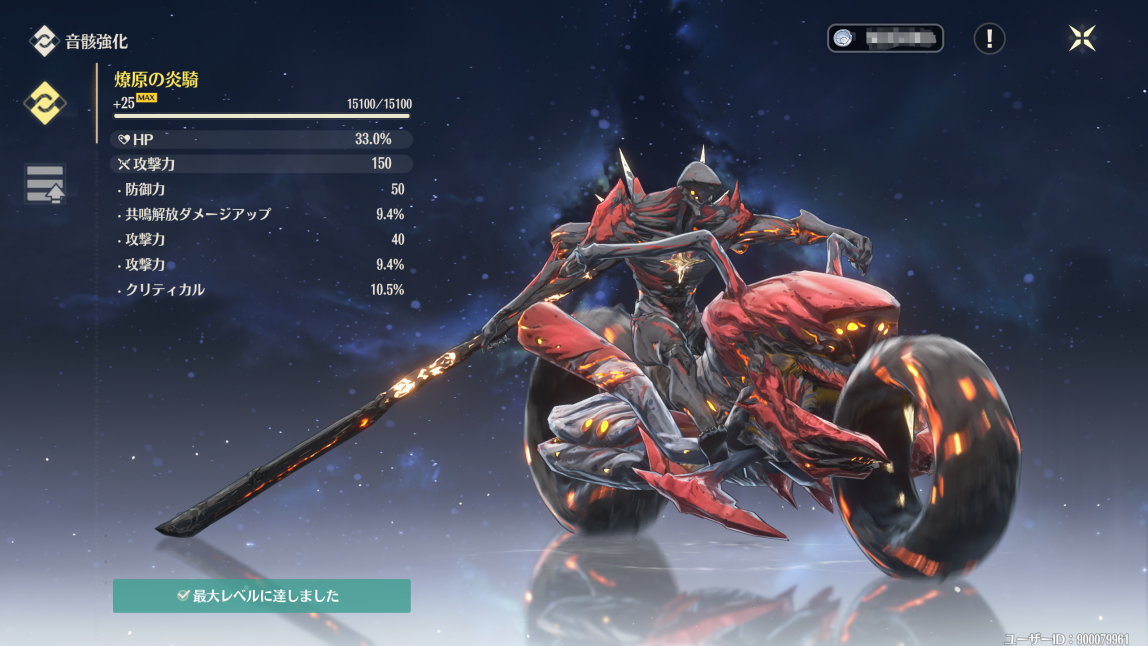Switch to the stacked-layers tuning tab
Viewport: 1148px width, 646px height.
point(45,185)
